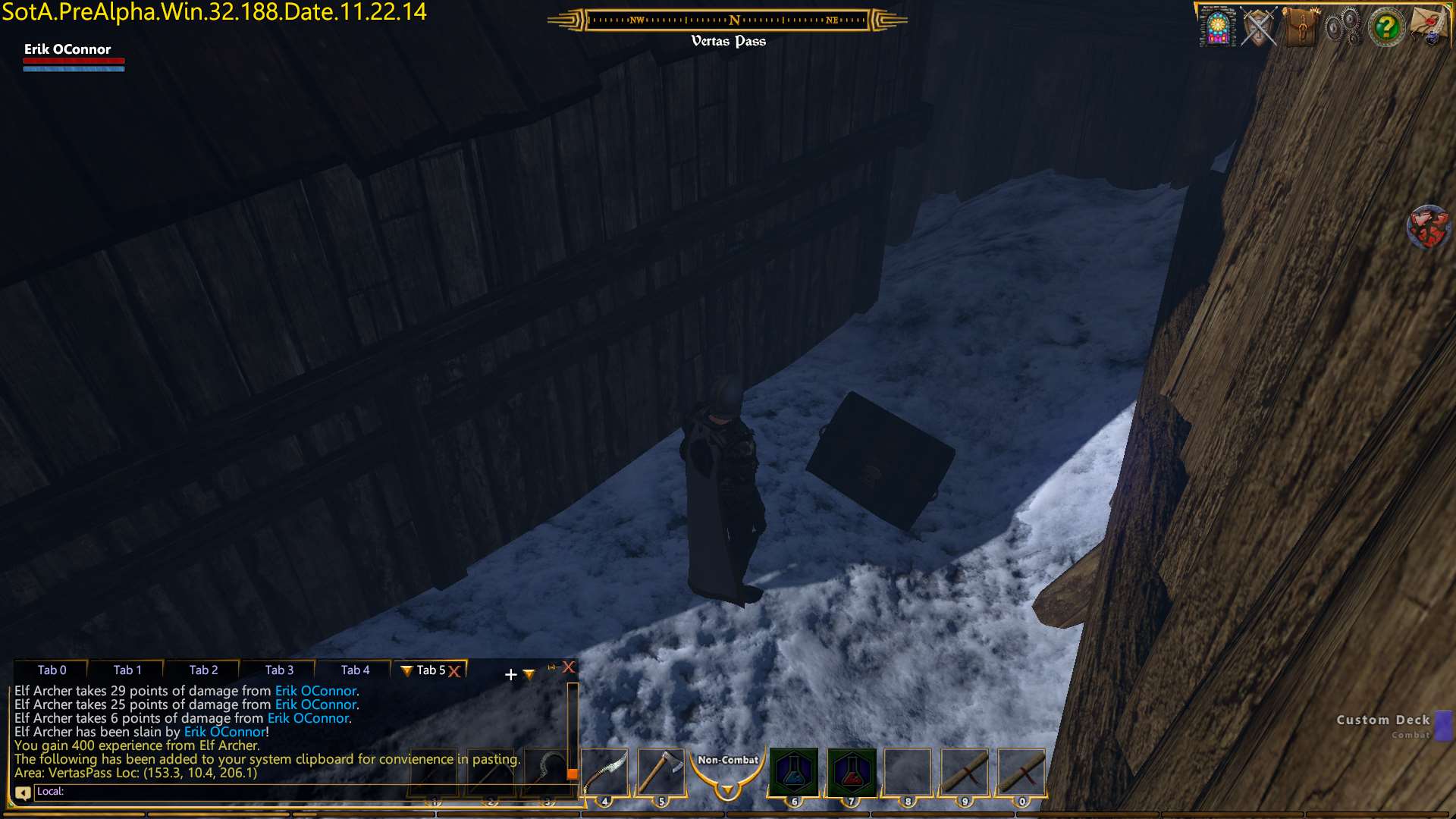The image size is (1456, 819).
Task: Switch to chat Tab 0
Action: [x=52, y=670]
